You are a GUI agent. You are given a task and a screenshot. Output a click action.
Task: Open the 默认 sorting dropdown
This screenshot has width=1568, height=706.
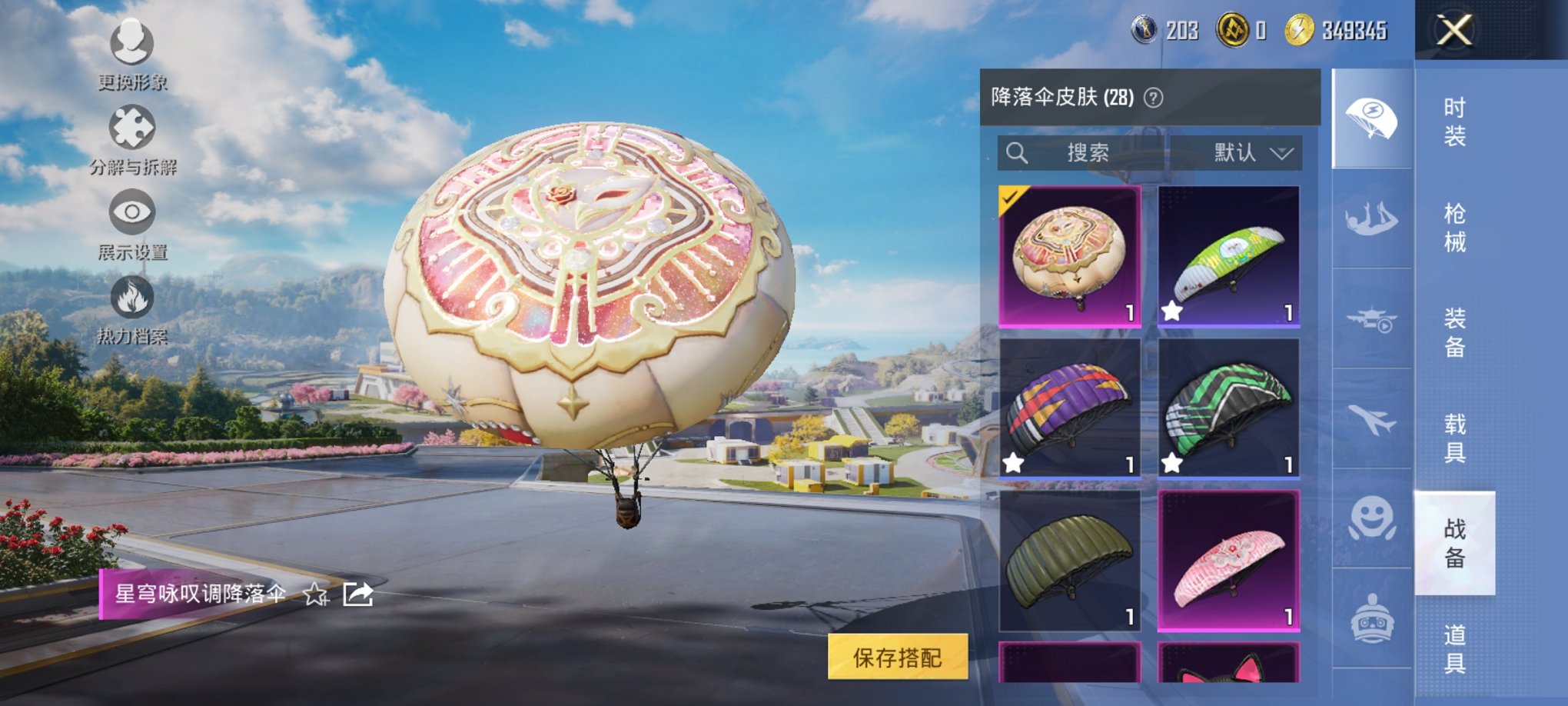1253,152
